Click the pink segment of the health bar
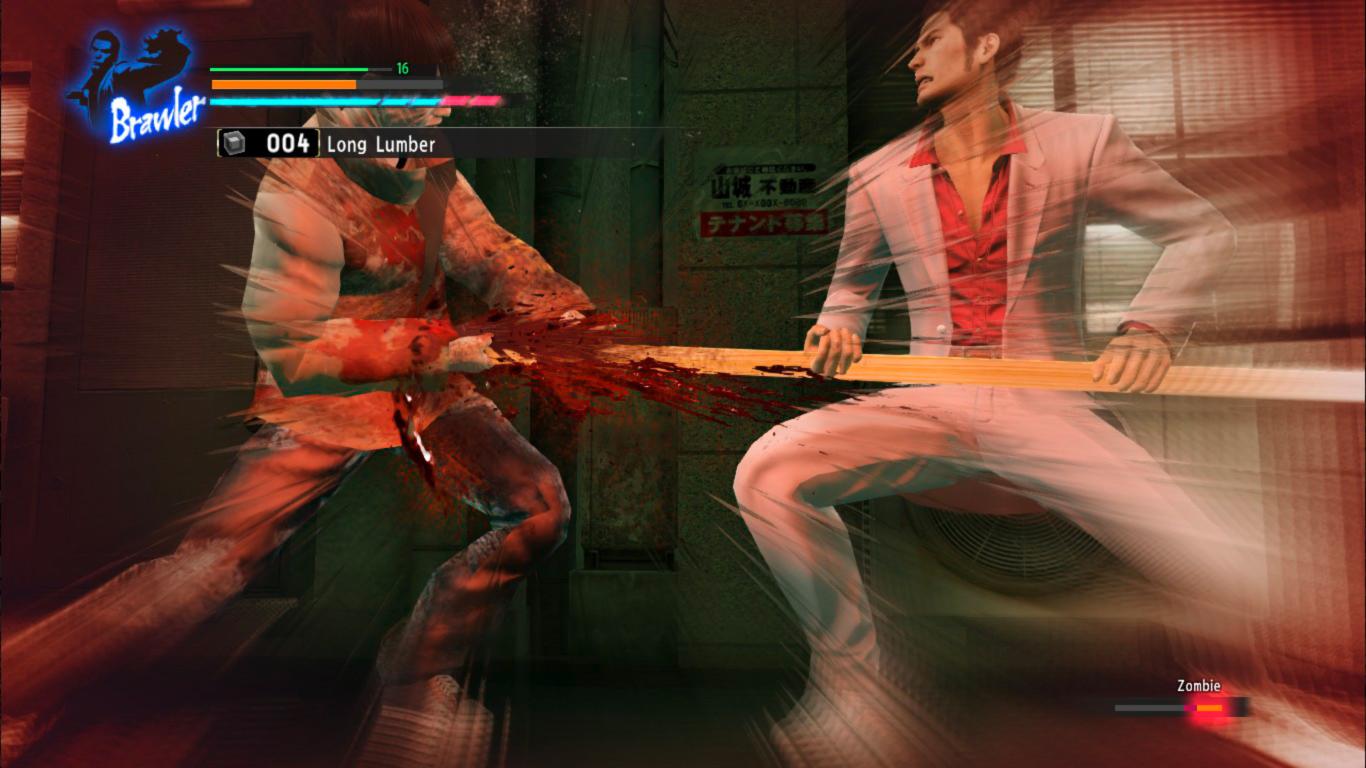The image size is (1366, 768). coord(470,101)
